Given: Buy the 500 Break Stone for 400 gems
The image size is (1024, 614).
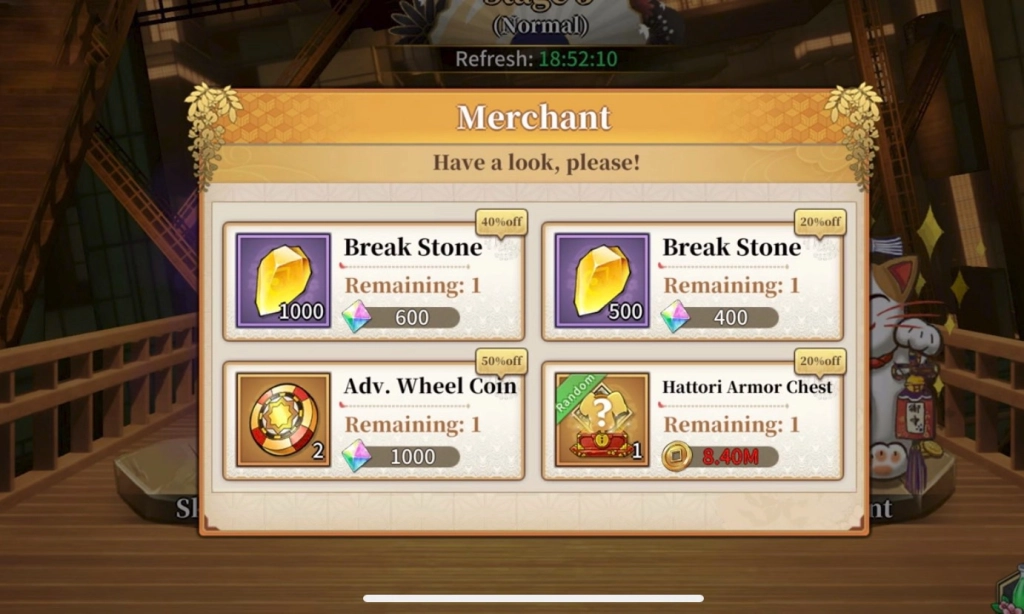Looking at the screenshot, I should (720, 317).
